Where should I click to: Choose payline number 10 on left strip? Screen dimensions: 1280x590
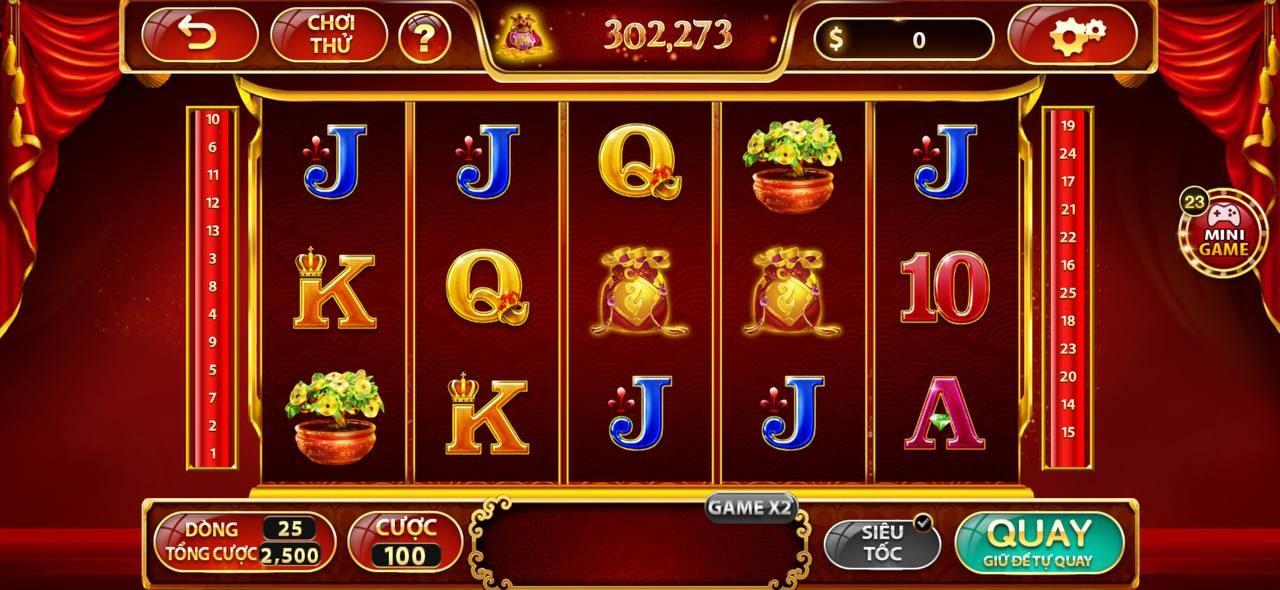[212, 119]
